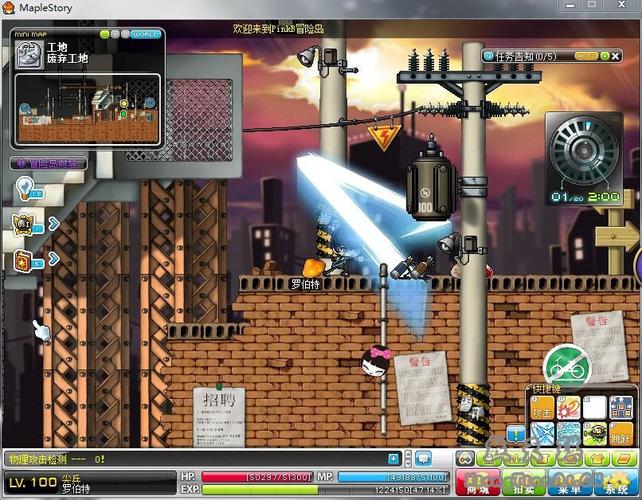Open the WORLD map from the minimap
Screen dimensions: 642x500
(146, 34)
